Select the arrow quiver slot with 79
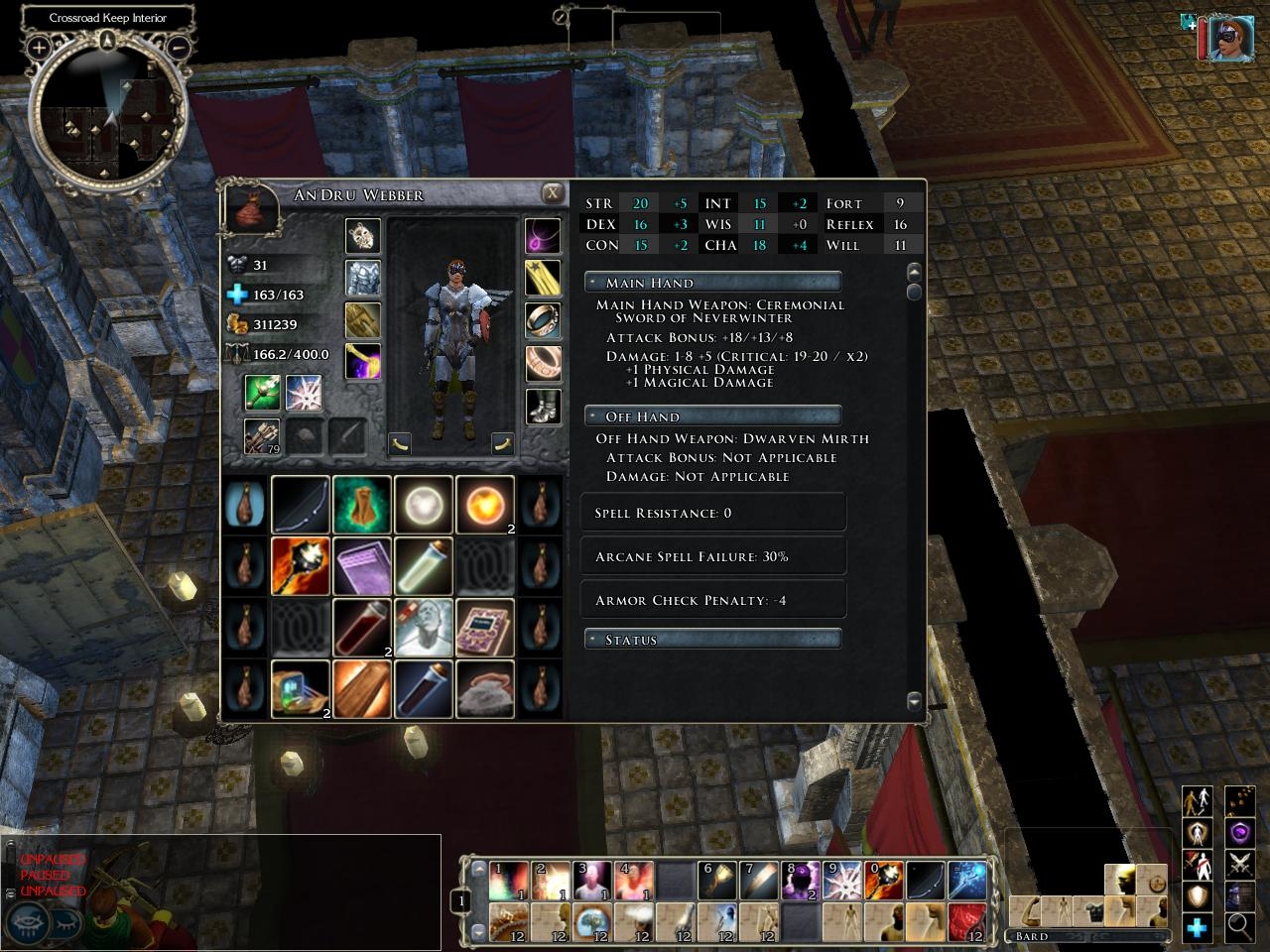 pos(262,435)
